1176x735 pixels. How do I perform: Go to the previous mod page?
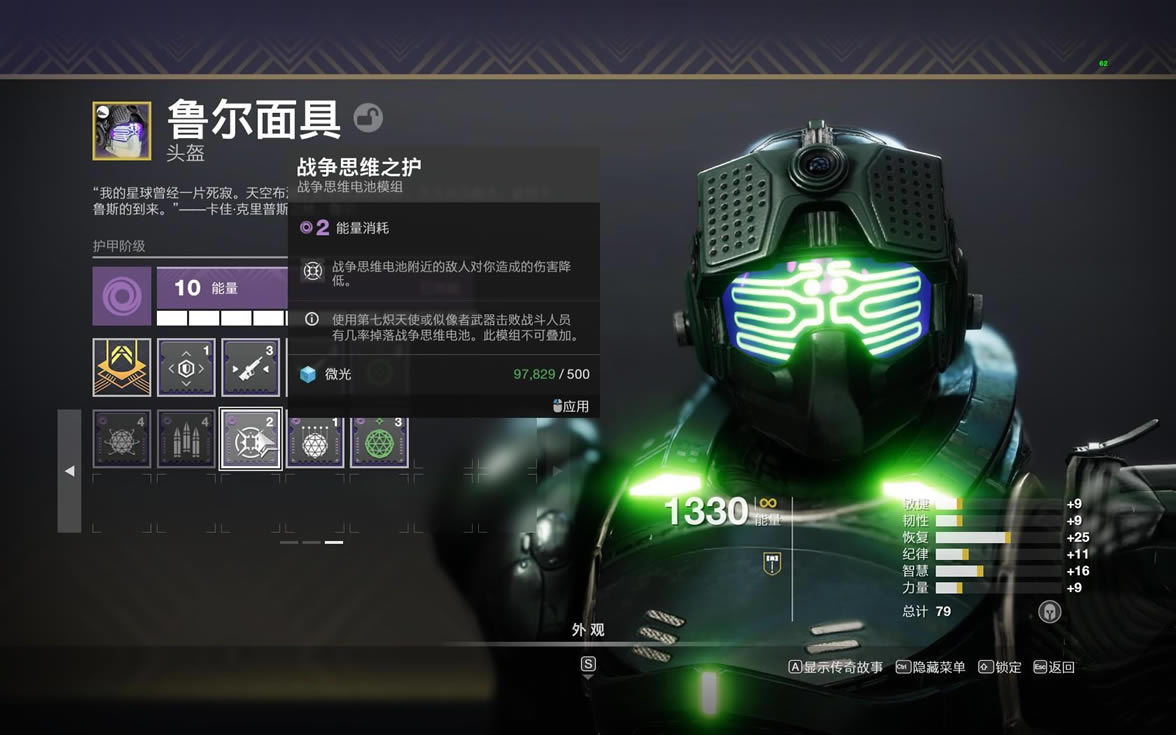coord(69,471)
